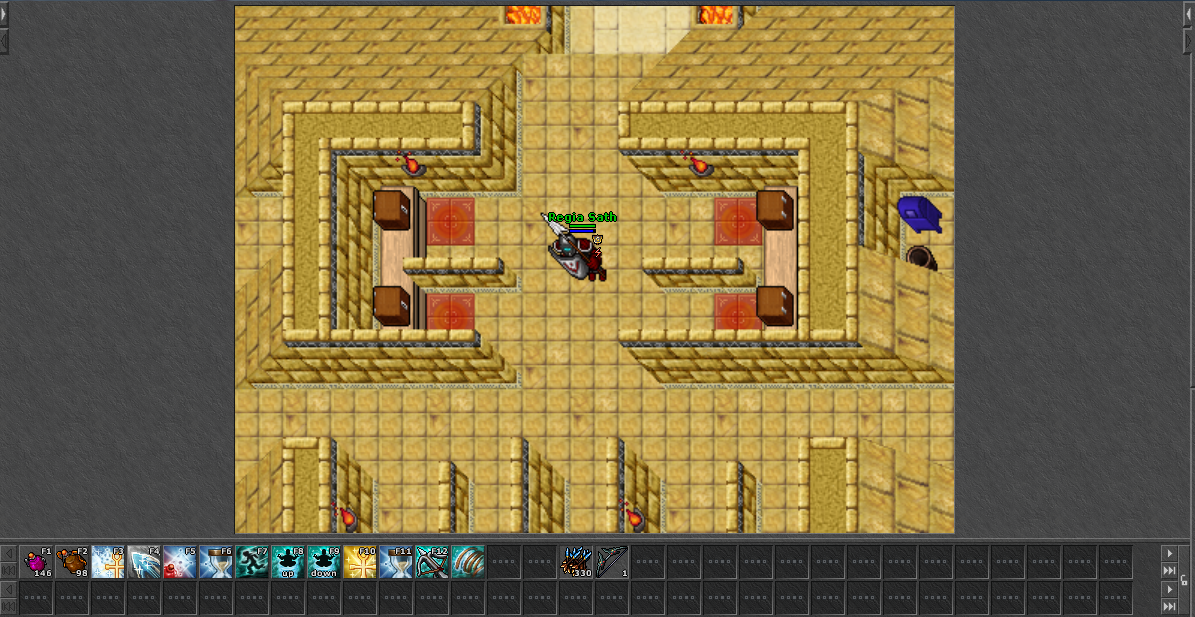Image resolution: width=1195 pixels, height=617 pixels.
Task: Equip the bow from the action bar
Action: click(x=612, y=562)
